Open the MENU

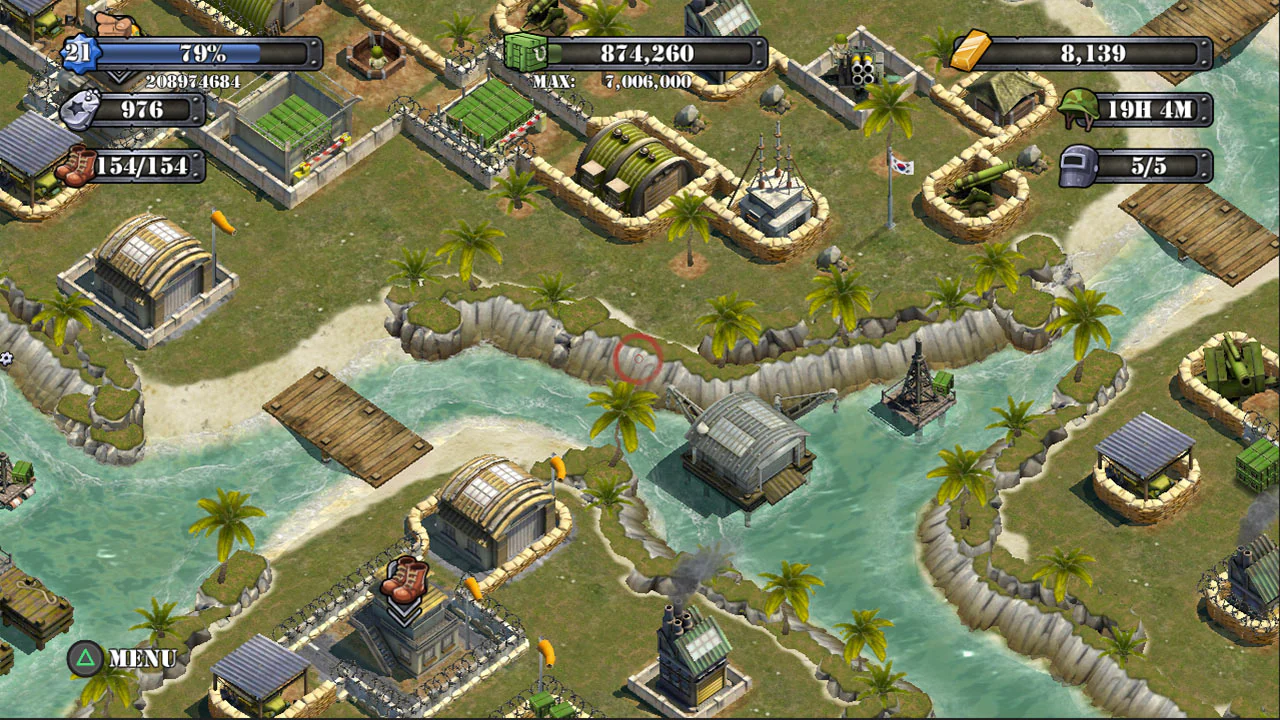click(x=144, y=659)
